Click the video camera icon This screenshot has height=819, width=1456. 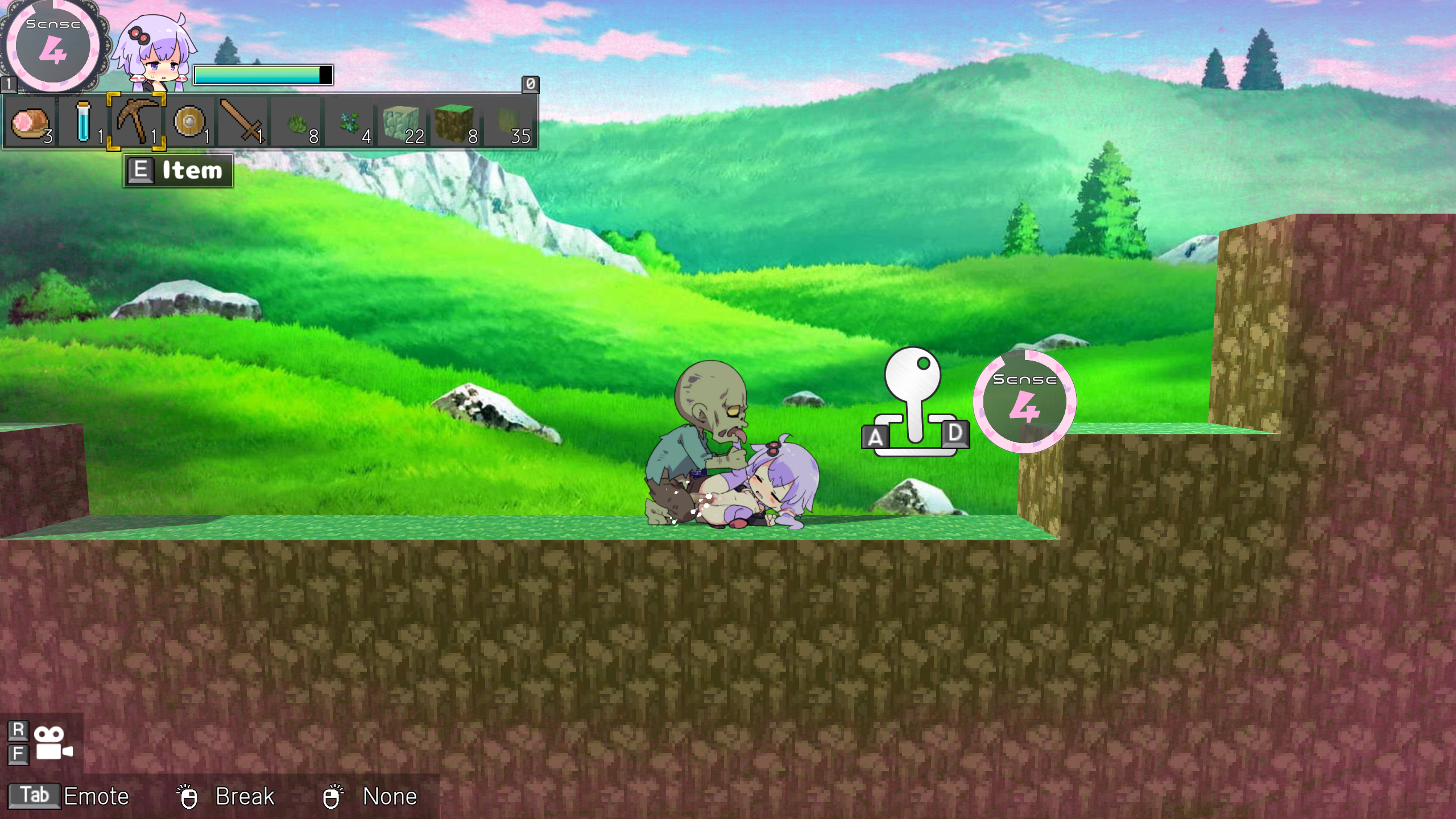pyautogui.click(x=53, y=743)
